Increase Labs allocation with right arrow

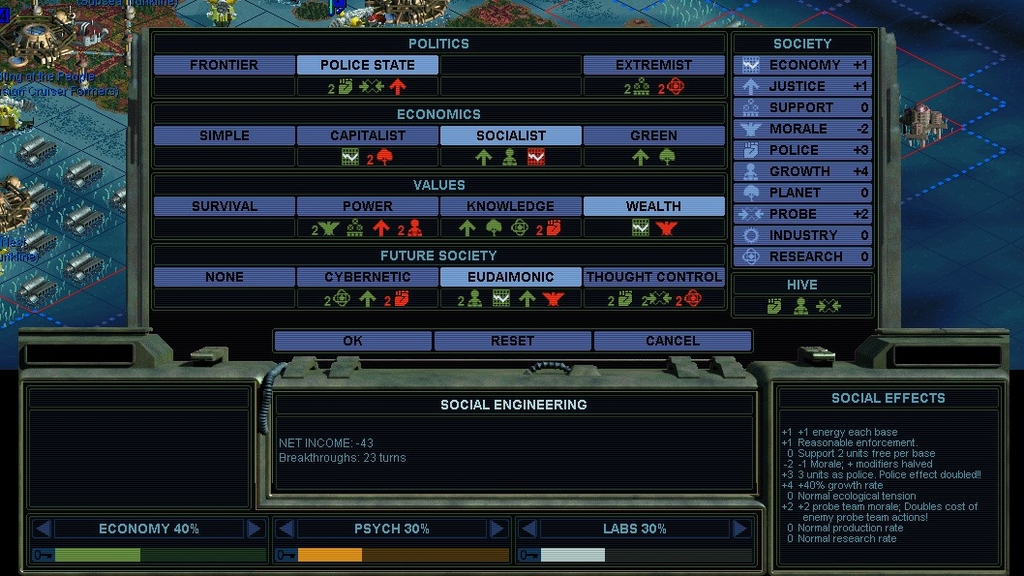[x=740, y=528]
